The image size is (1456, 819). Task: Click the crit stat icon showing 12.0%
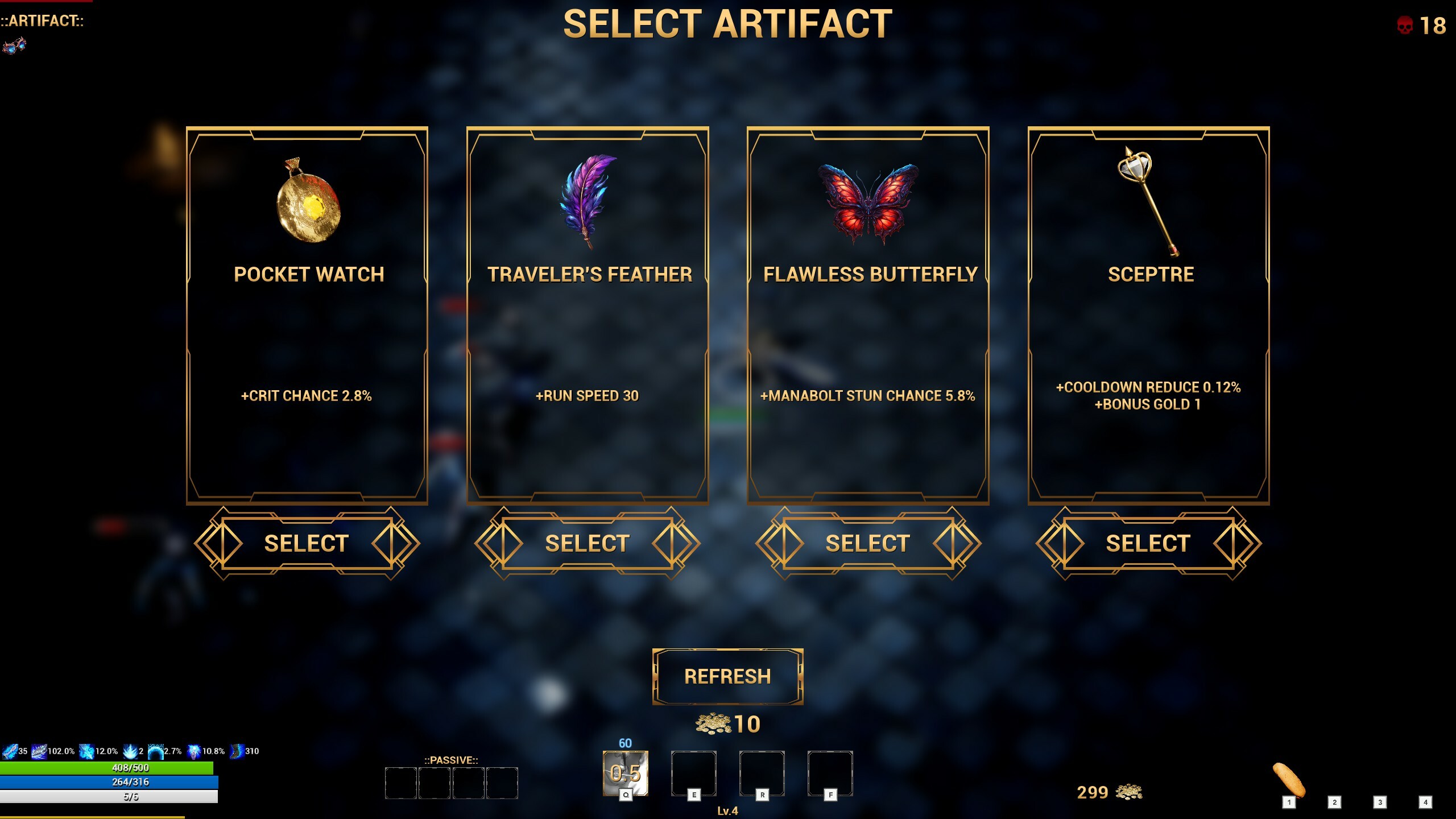[x=88, y=751]
